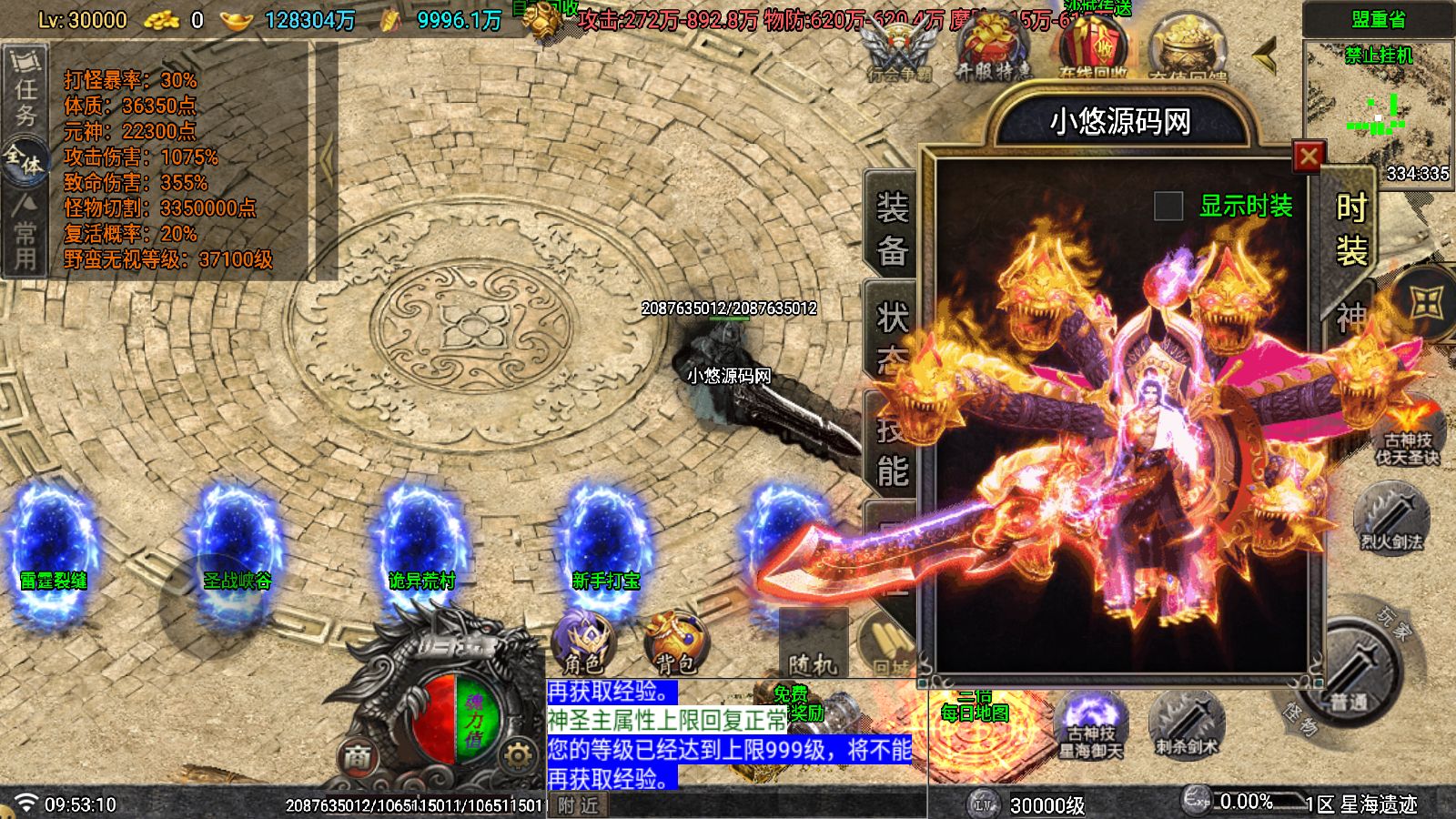
Task: Use the 烈火剑法 sword skill
Action: (1390, 519)
